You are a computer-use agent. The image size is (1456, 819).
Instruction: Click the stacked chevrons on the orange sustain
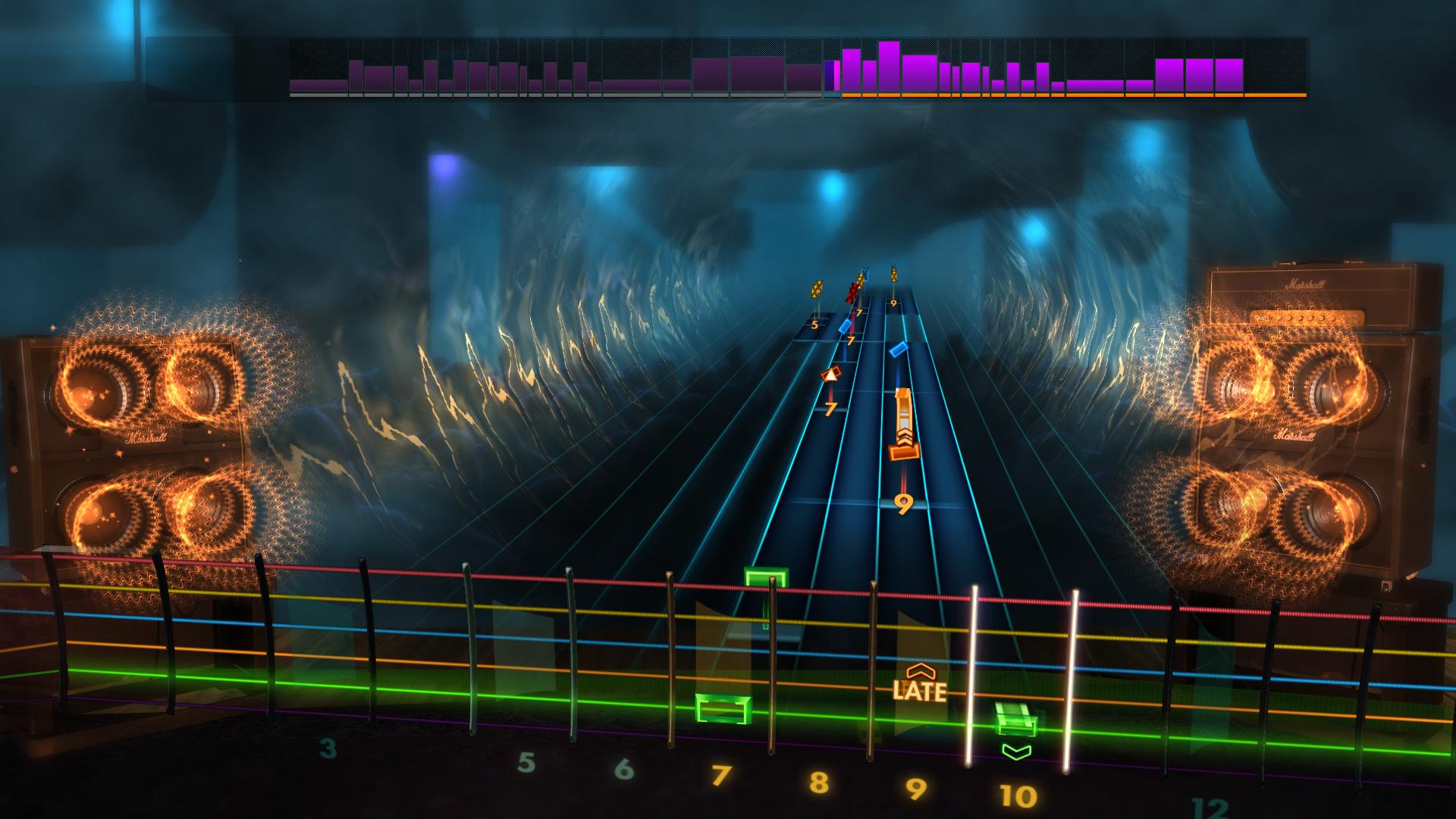coord(905,438)
